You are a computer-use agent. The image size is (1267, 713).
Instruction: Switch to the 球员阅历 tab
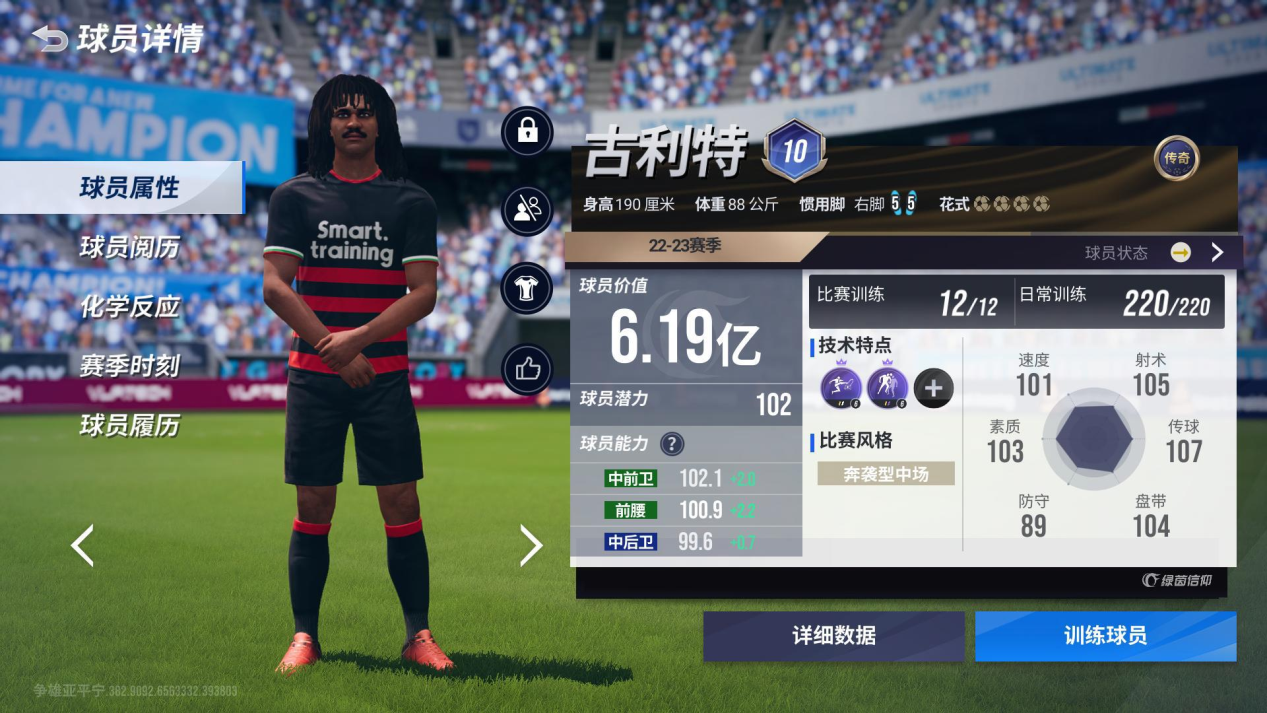point(129,247)
